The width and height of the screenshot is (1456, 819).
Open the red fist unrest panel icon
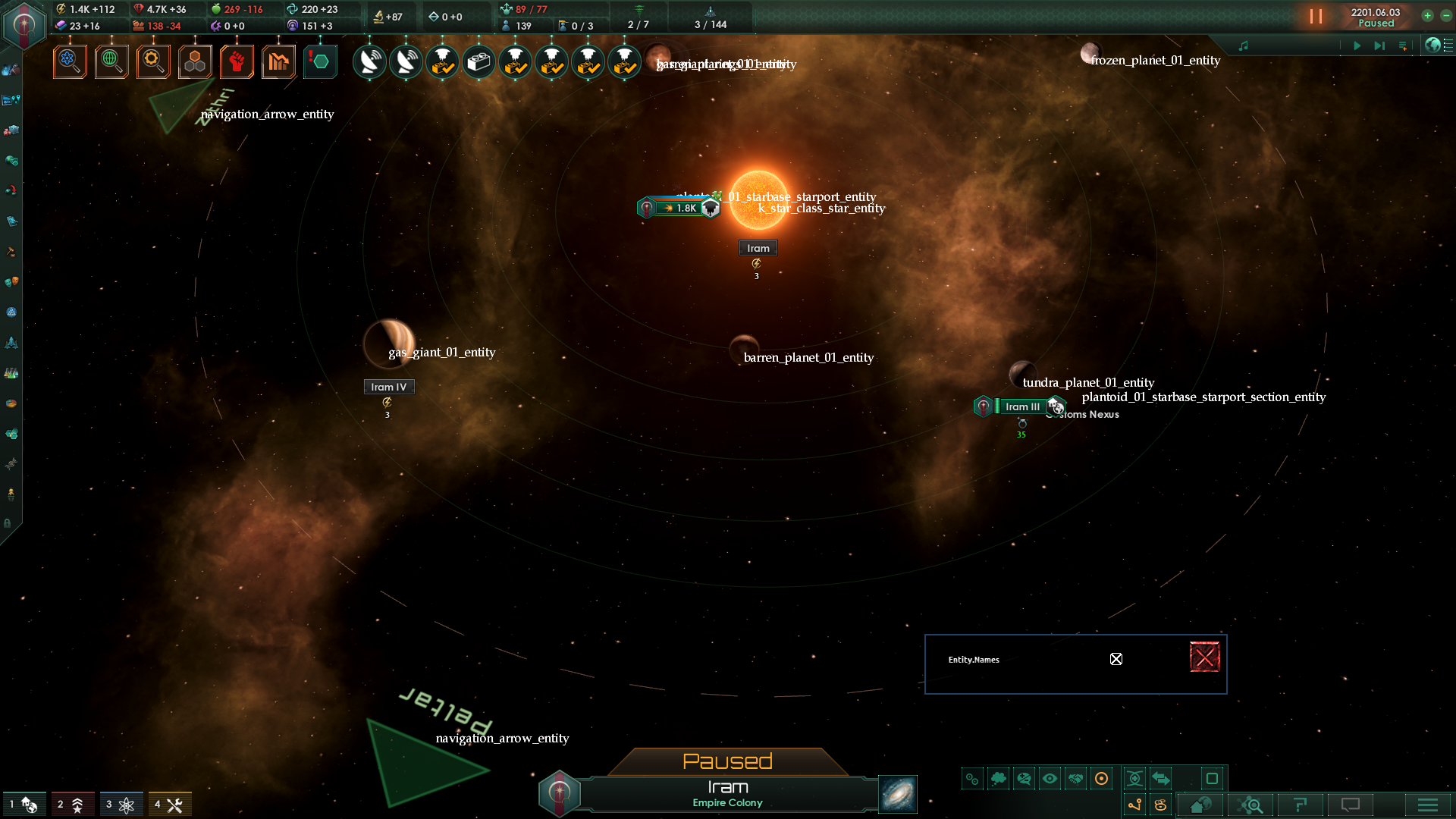pos(237,61)
